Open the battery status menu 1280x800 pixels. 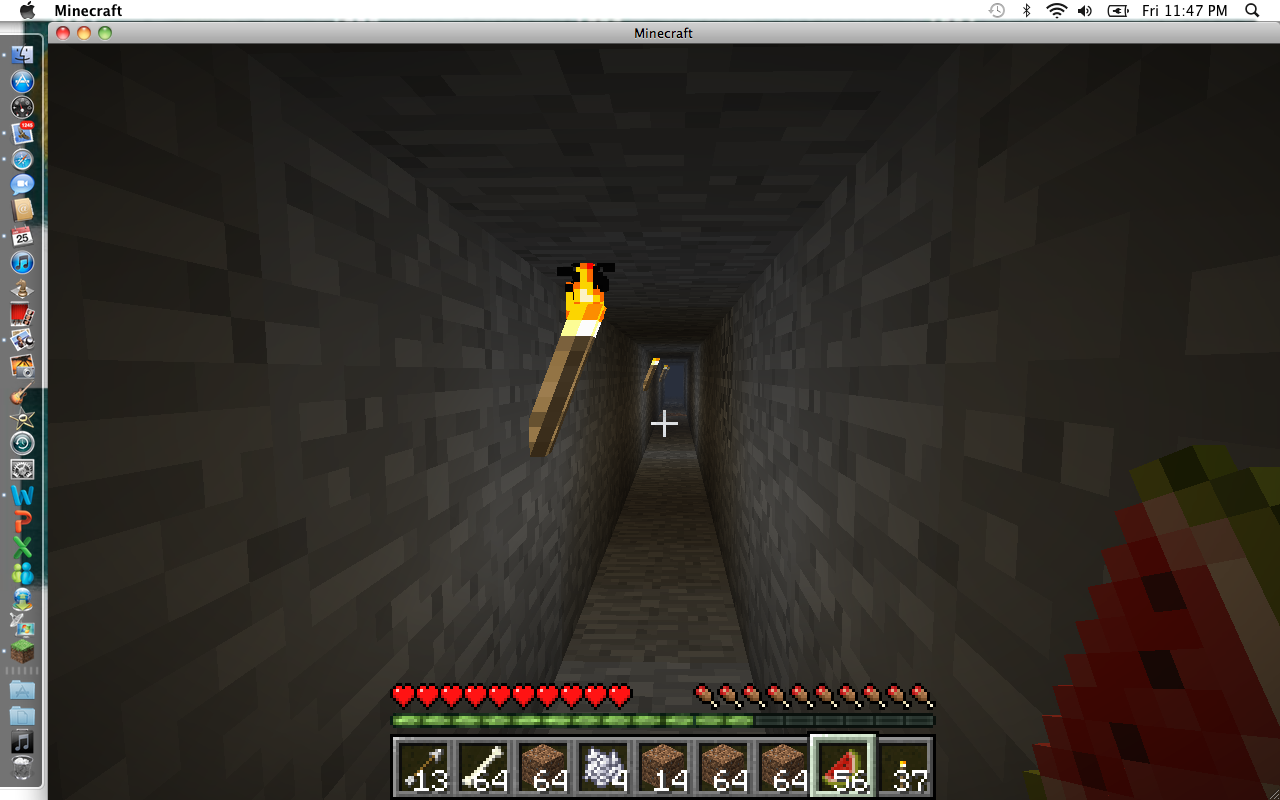point(1119,10)
